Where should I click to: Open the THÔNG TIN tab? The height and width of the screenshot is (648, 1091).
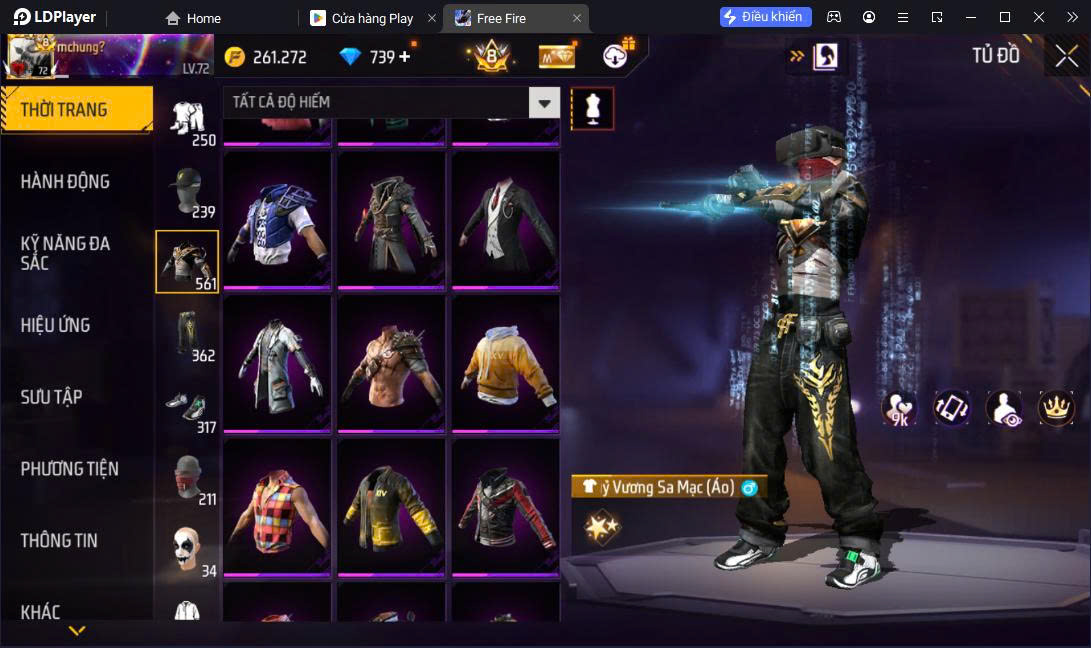(60, 540)
